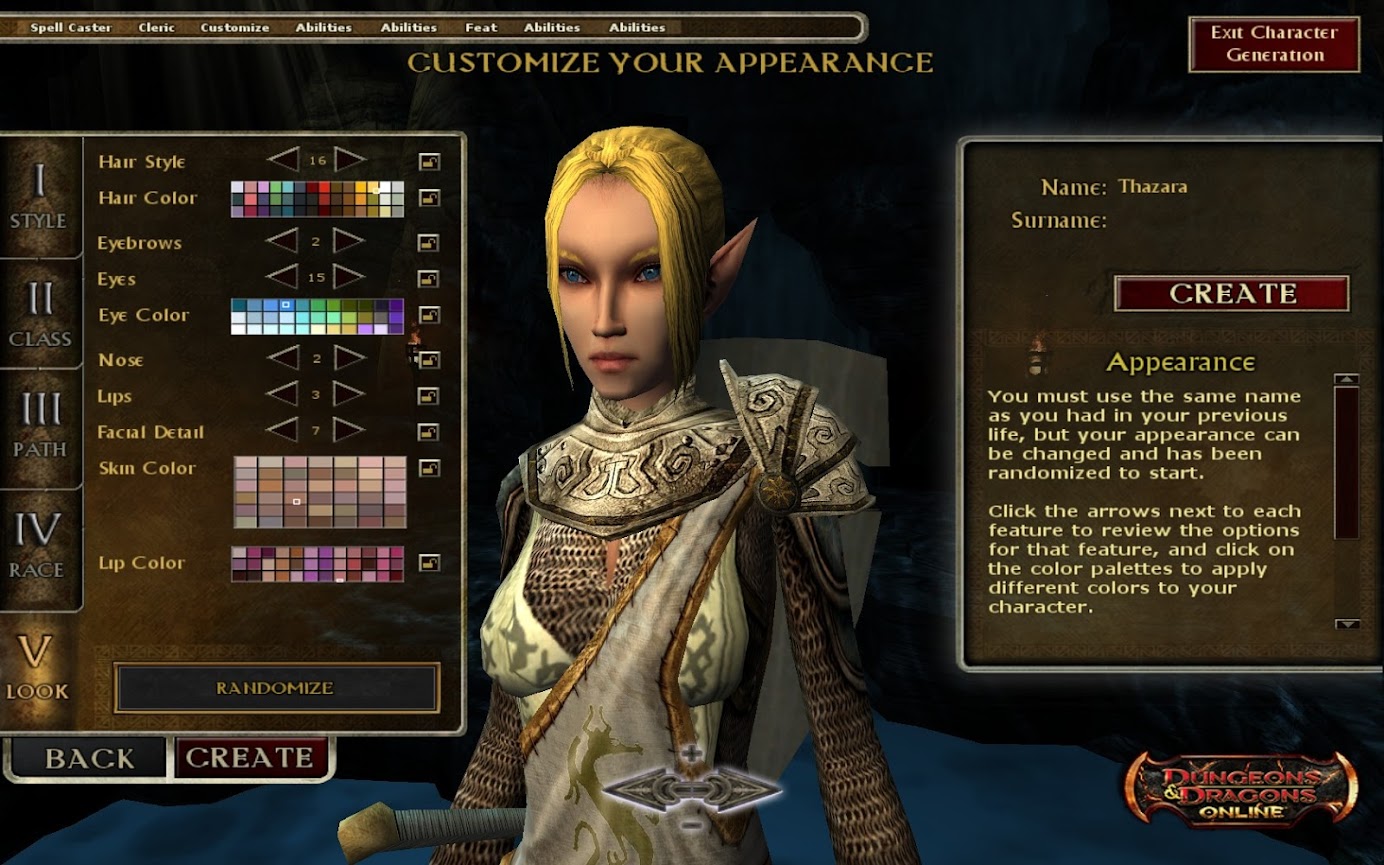Step to the next Eyebrows option
Viewport: 1384px width, 865px height.
[349, 241]
